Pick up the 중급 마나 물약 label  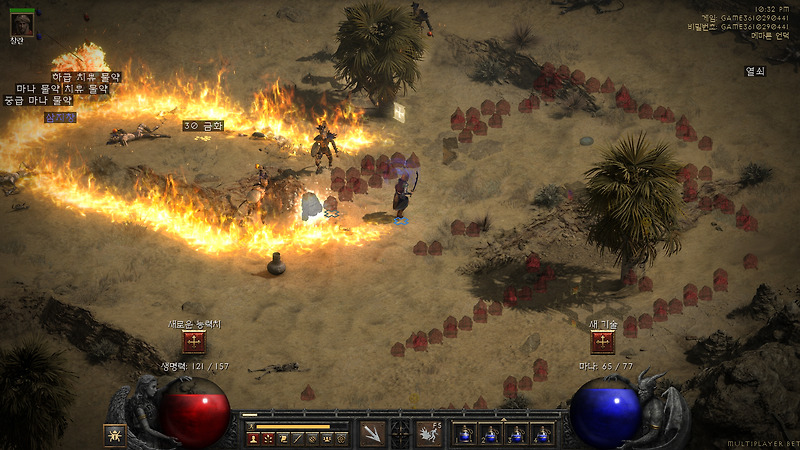38,101
